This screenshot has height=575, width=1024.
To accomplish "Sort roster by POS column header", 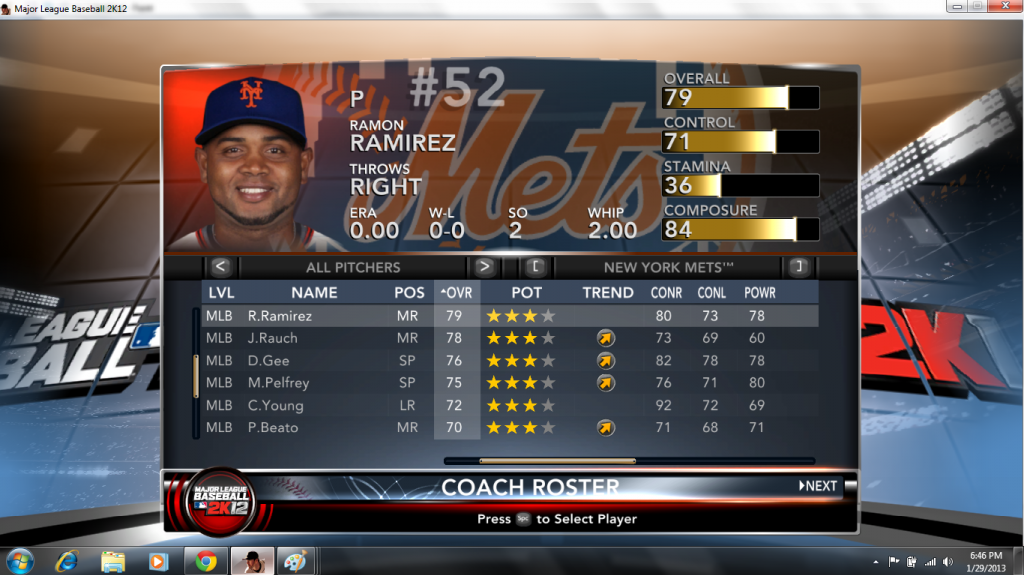I will (x=409, y=293).
